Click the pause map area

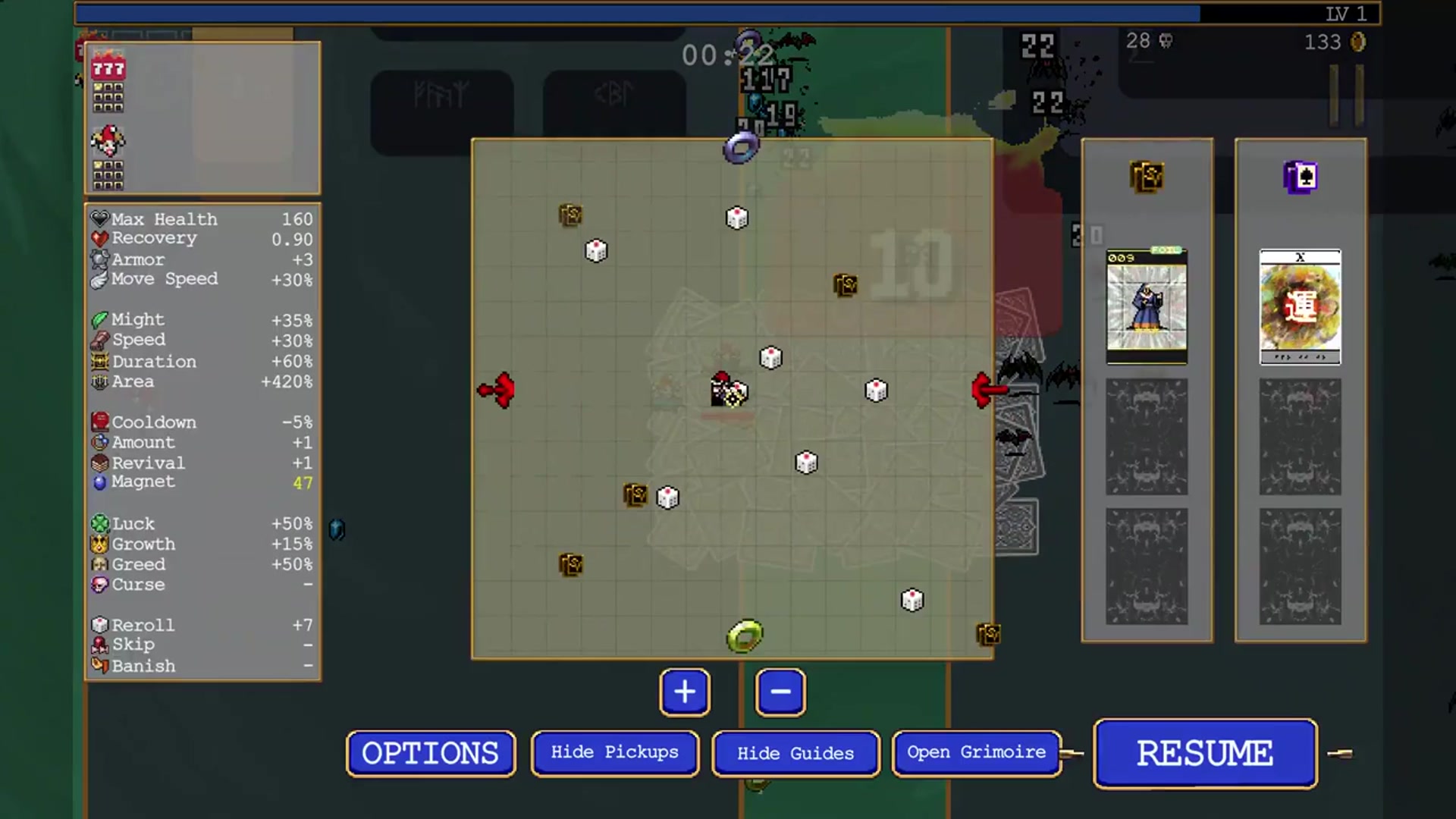(732, 398)
